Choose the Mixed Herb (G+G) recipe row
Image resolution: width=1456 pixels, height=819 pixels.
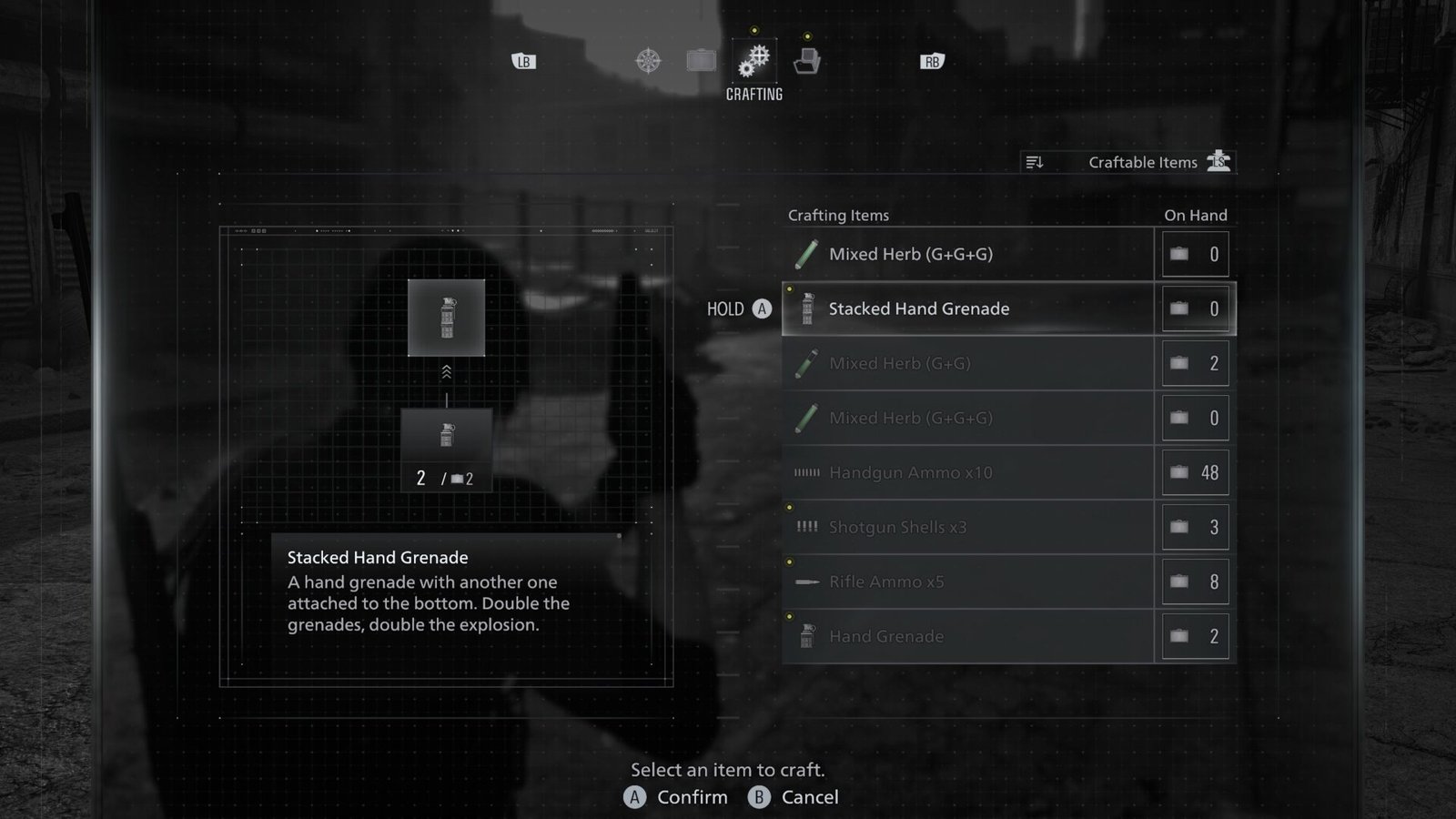pos(967,364)
